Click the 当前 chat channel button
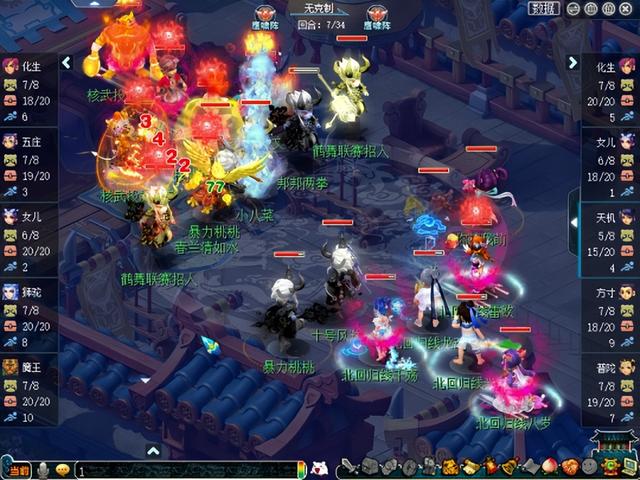 [18, 470]
